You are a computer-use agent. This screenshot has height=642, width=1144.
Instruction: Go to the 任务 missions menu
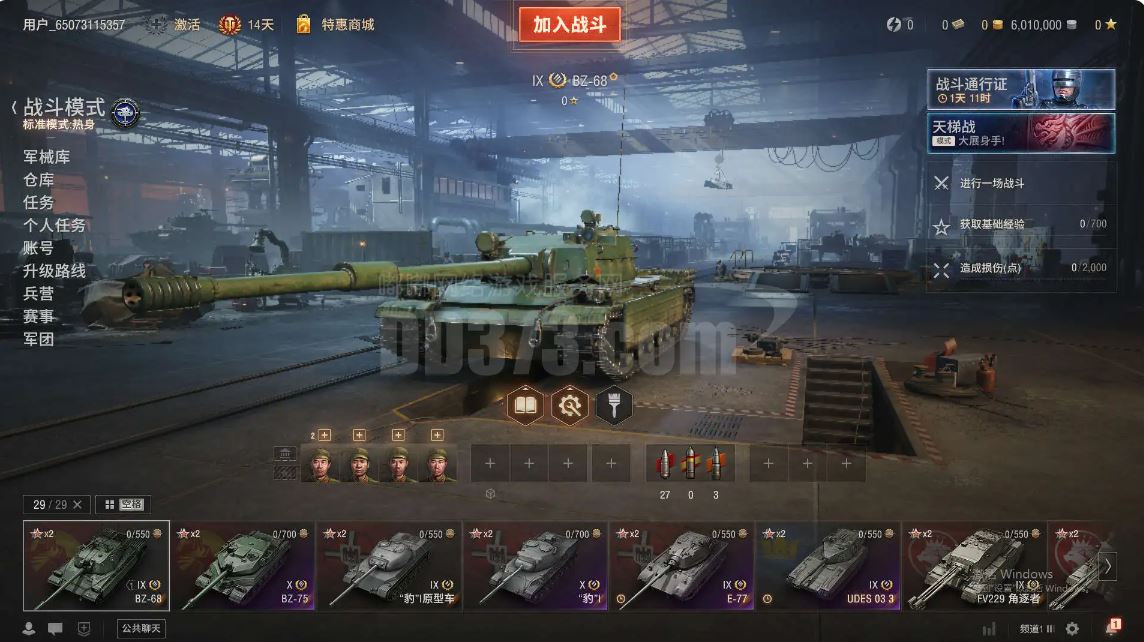[39, 202]
